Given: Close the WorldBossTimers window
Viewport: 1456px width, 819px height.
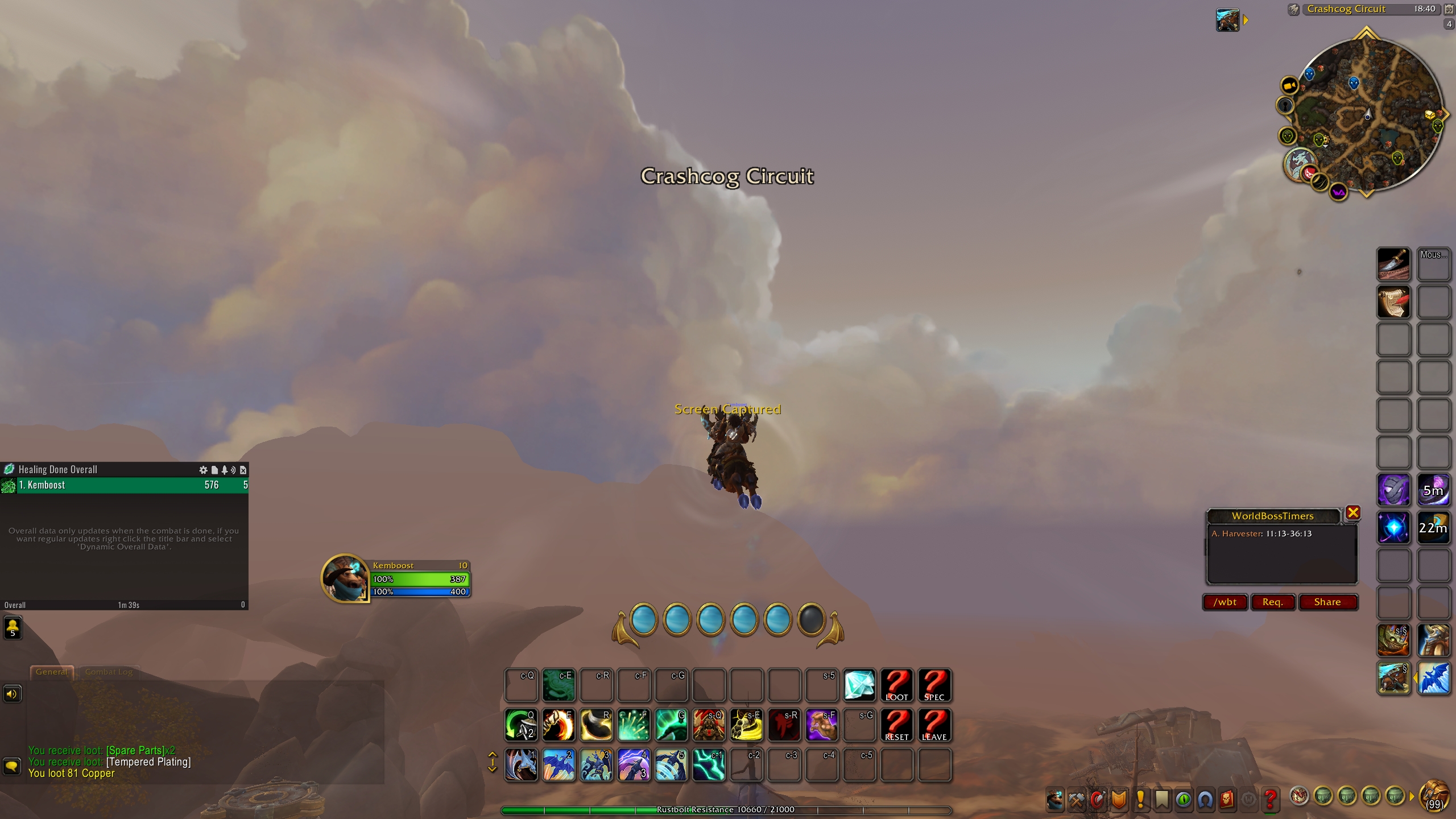Looking at the screenshot, I should click(1353, 513).
